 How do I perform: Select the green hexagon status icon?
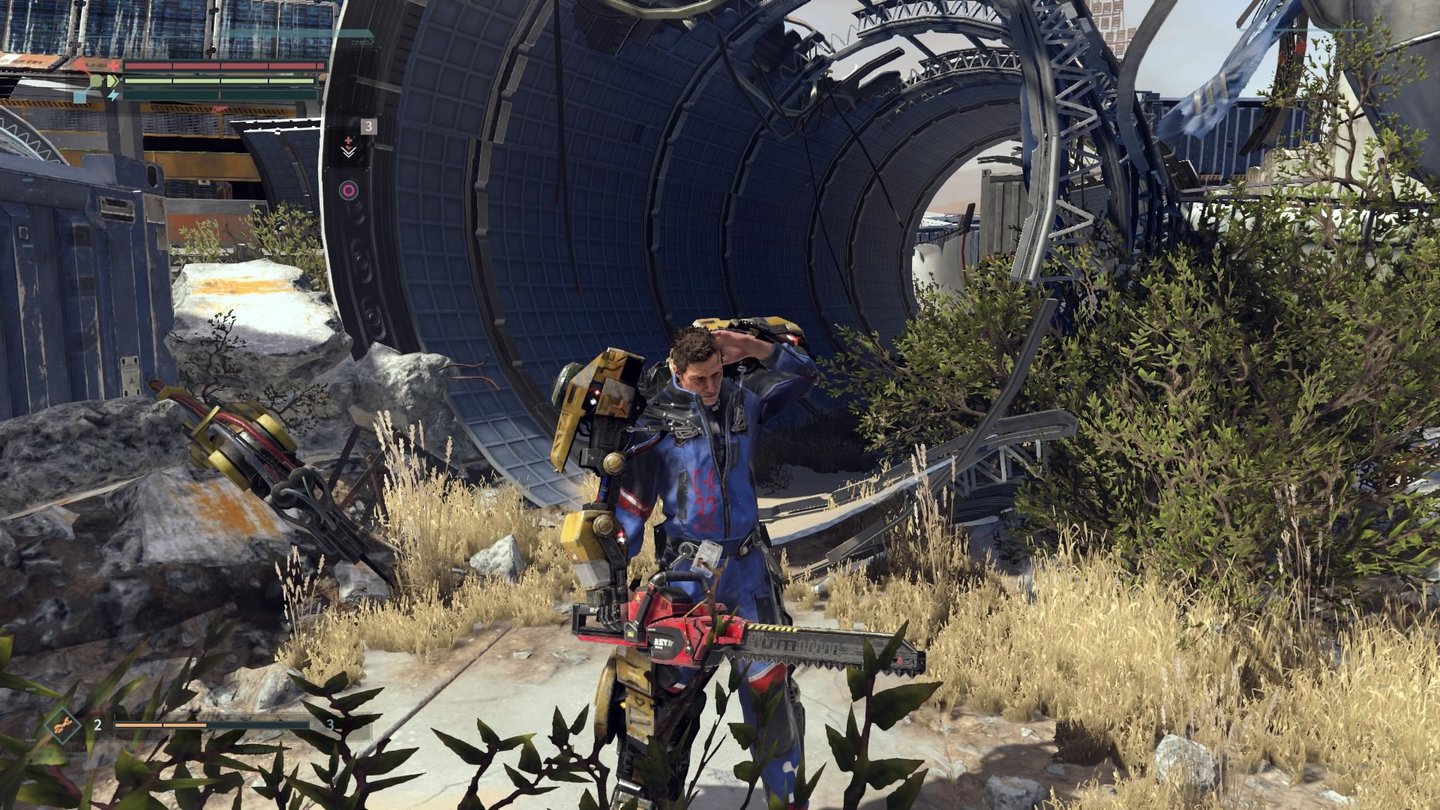(96, 80)
